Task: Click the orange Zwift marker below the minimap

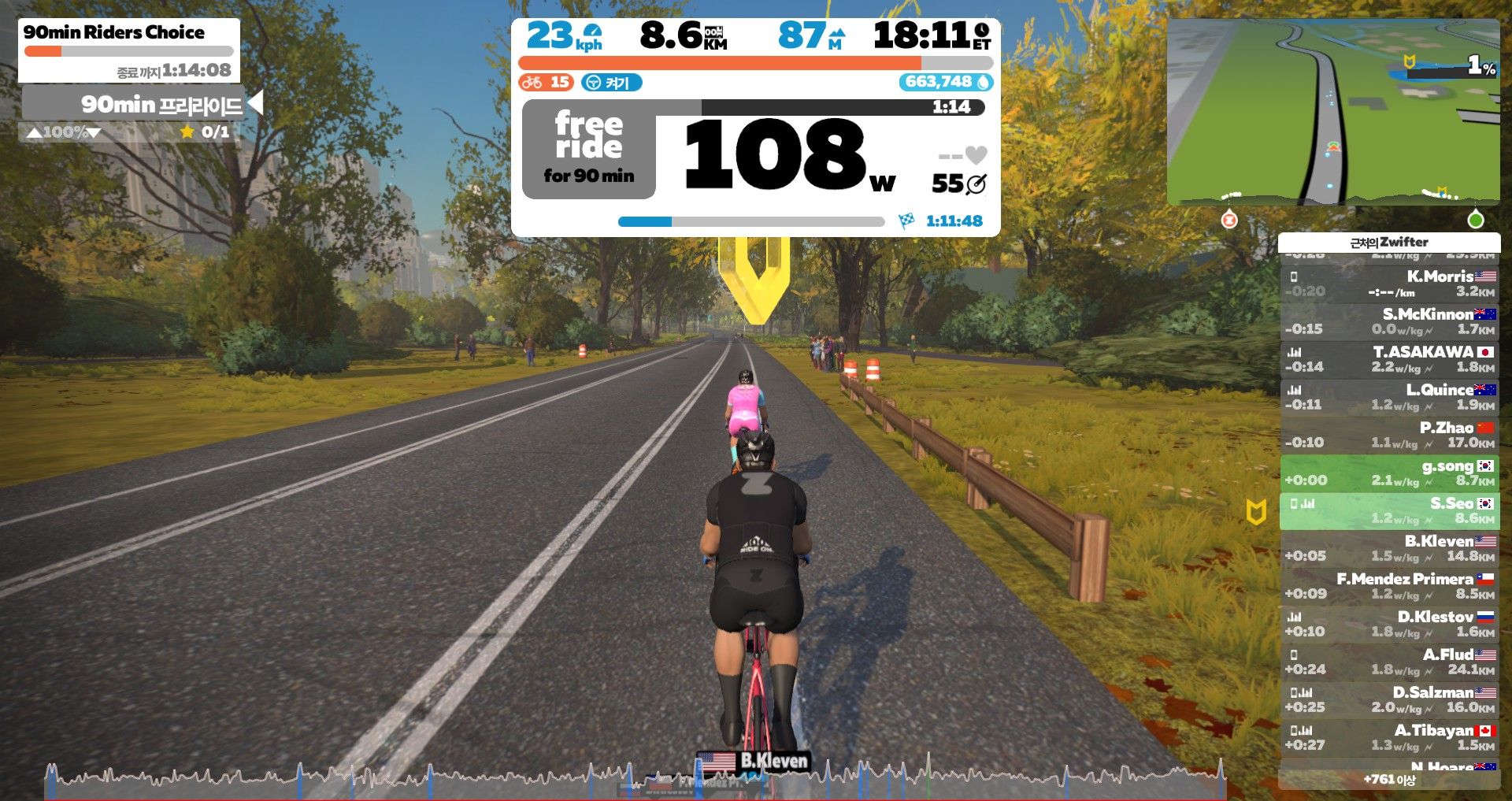Action: click(x=1228, y=221)
